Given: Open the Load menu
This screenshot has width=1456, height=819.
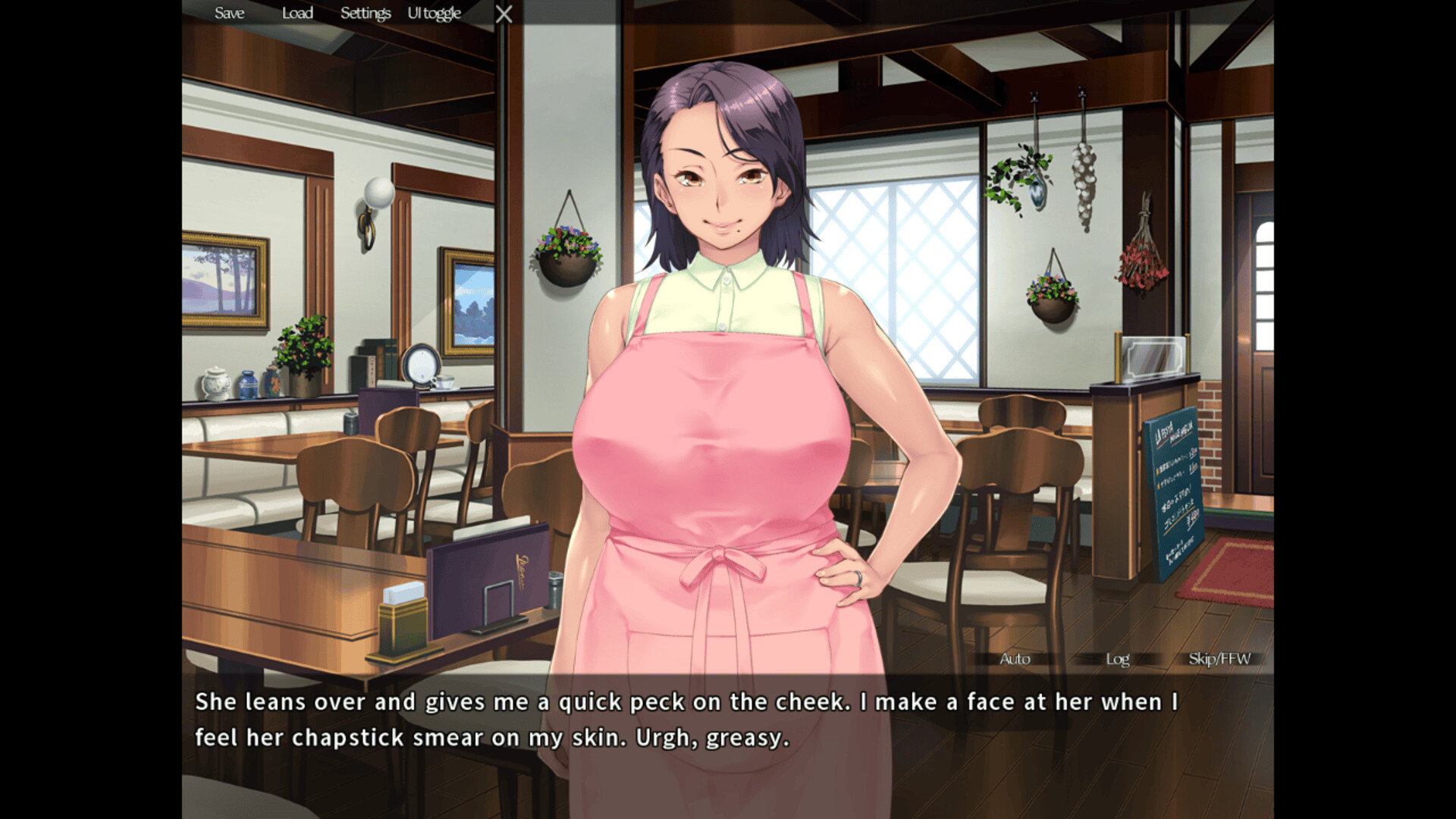Looking at the screenshot, I should 297,13.
